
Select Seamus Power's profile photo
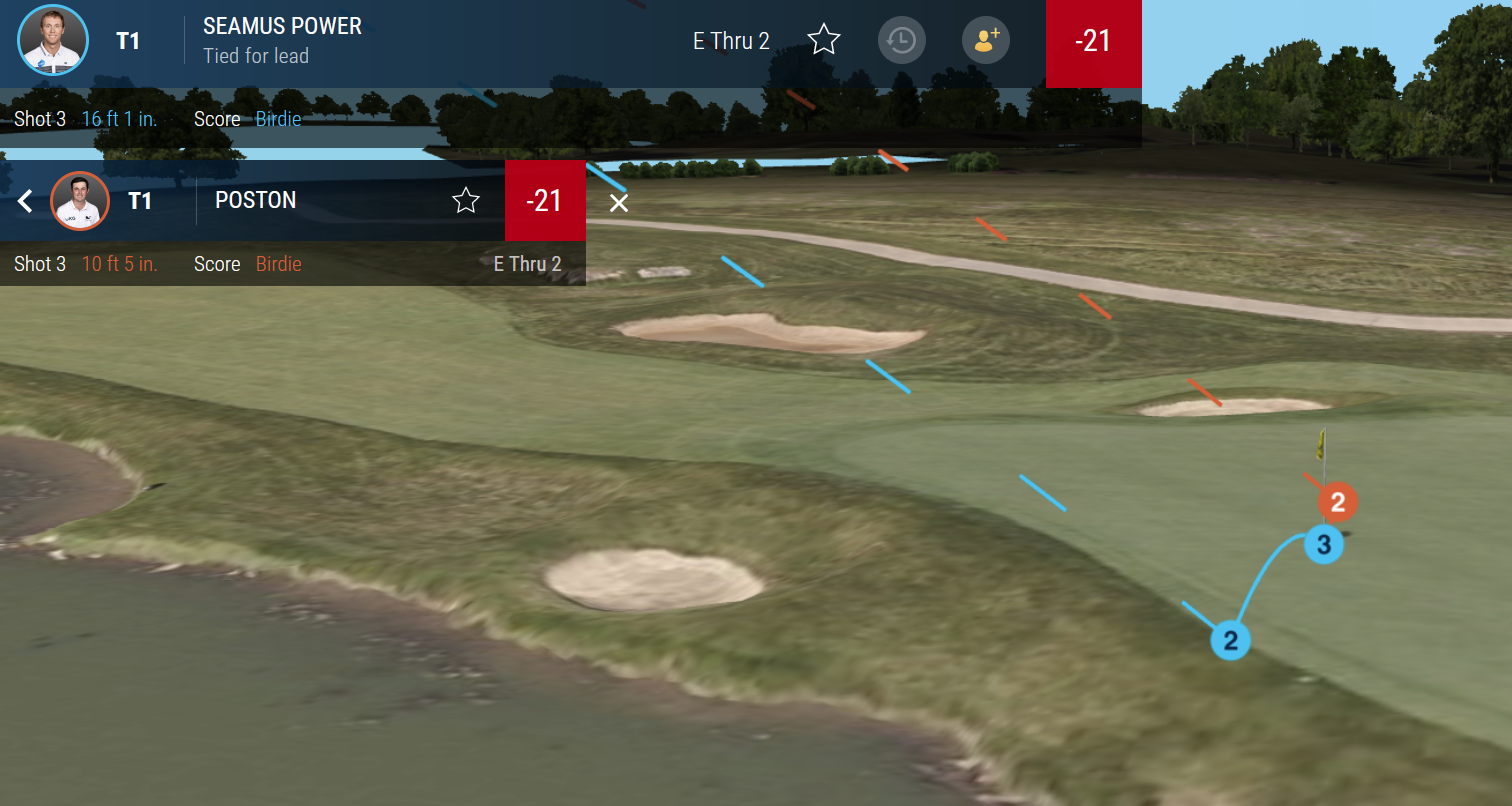coord(53,40)
